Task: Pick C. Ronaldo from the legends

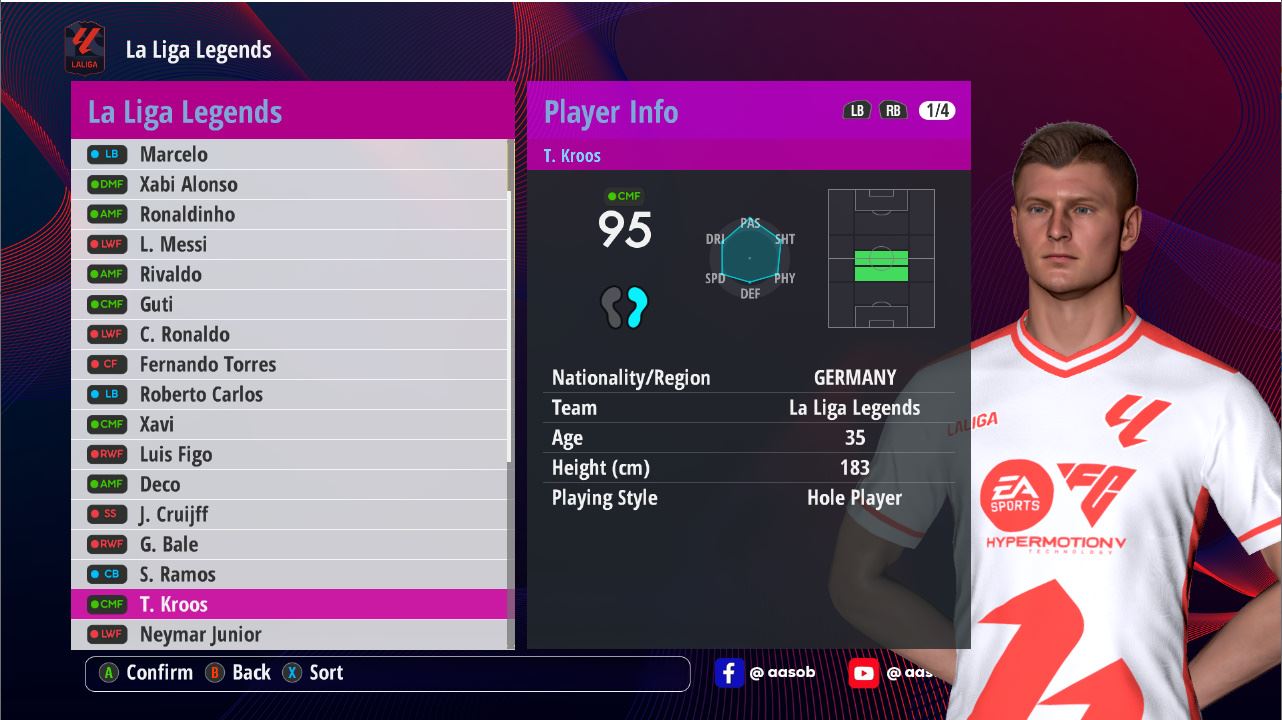Action: coord(290,334)
